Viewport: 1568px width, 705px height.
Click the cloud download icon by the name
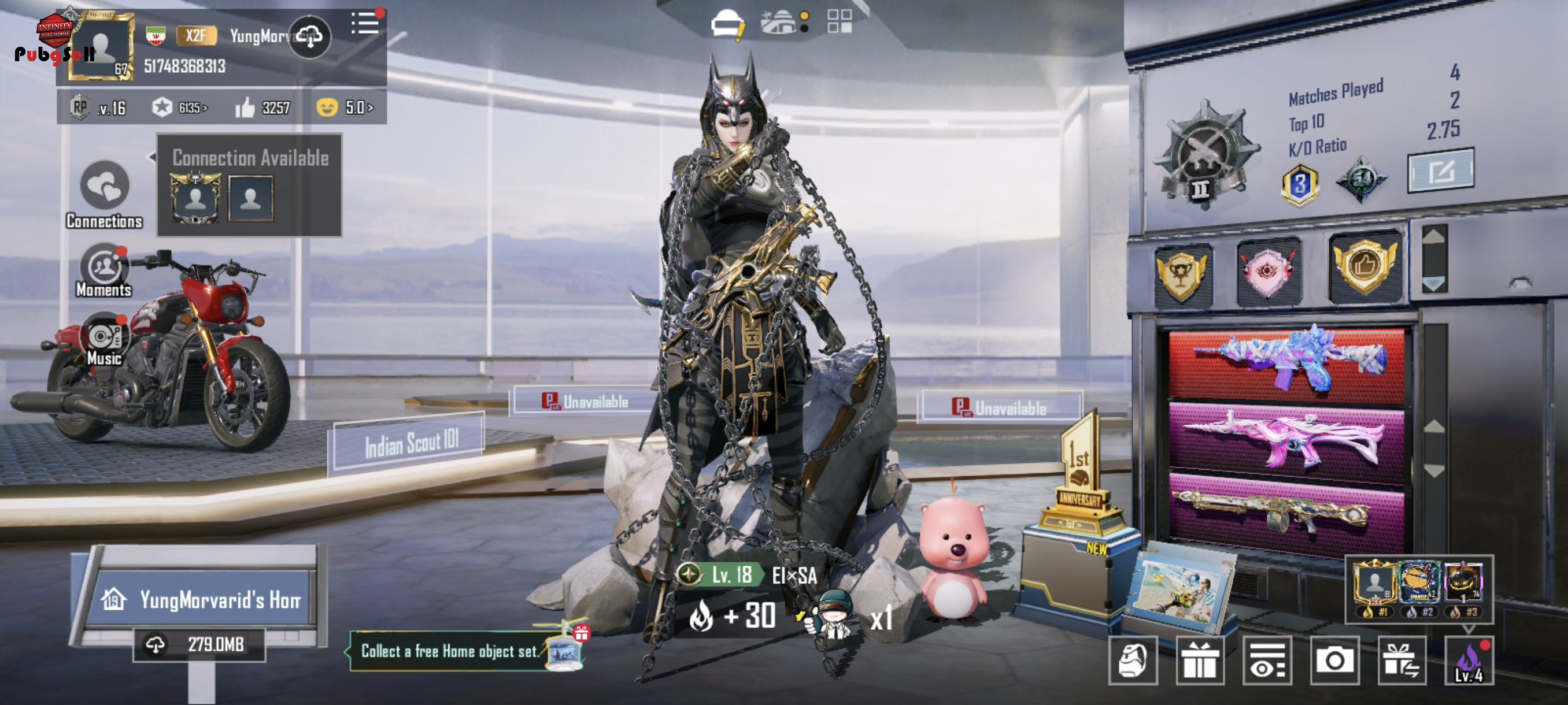click(310, 37)
